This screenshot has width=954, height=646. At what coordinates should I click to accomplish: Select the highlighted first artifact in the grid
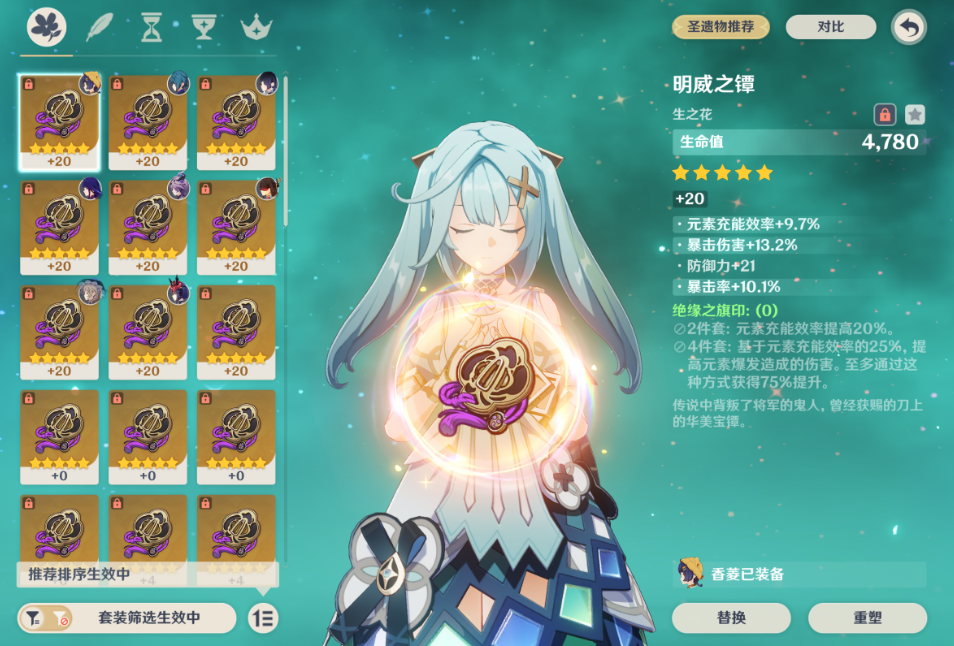point(59,121)
